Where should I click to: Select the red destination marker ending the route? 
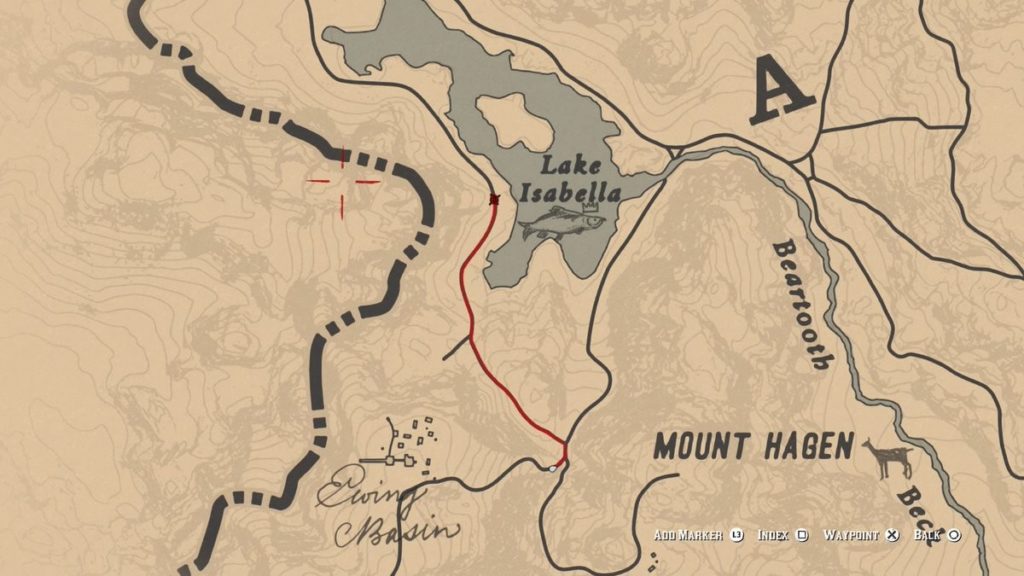(494, 200)
